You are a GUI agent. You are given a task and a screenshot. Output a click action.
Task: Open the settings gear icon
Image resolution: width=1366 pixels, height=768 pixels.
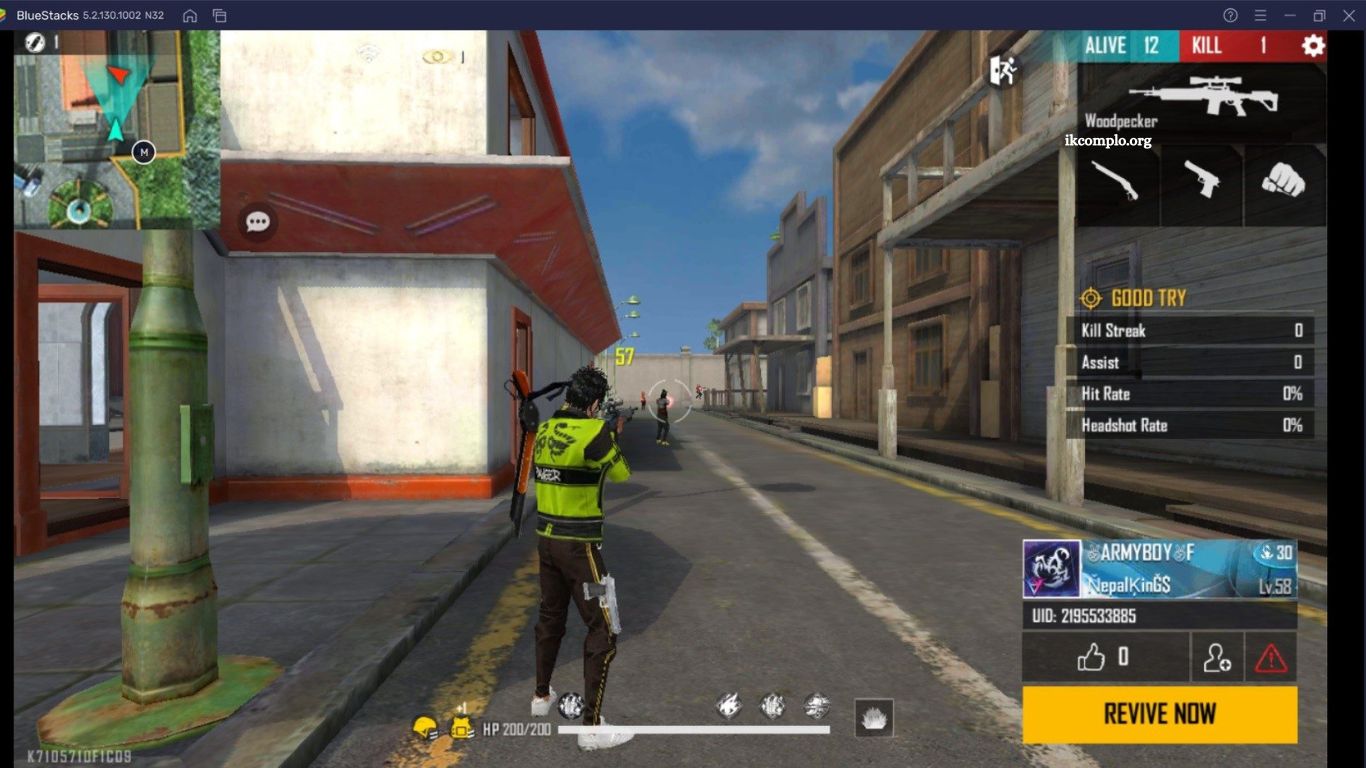click(x=1312, y=46)
